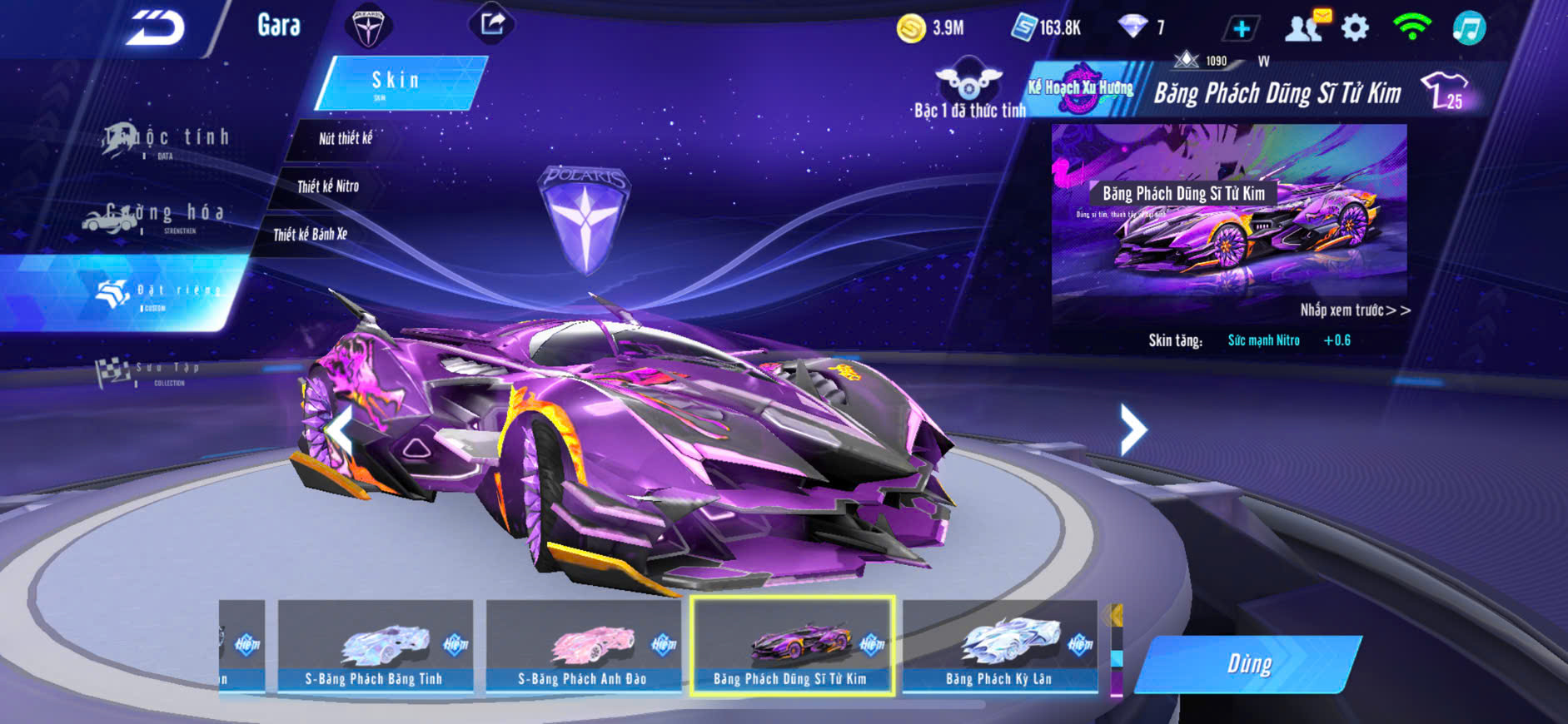This screenshot has width=1568, height=724.
Task: Share the garage screen
Action: click(492, 23)
